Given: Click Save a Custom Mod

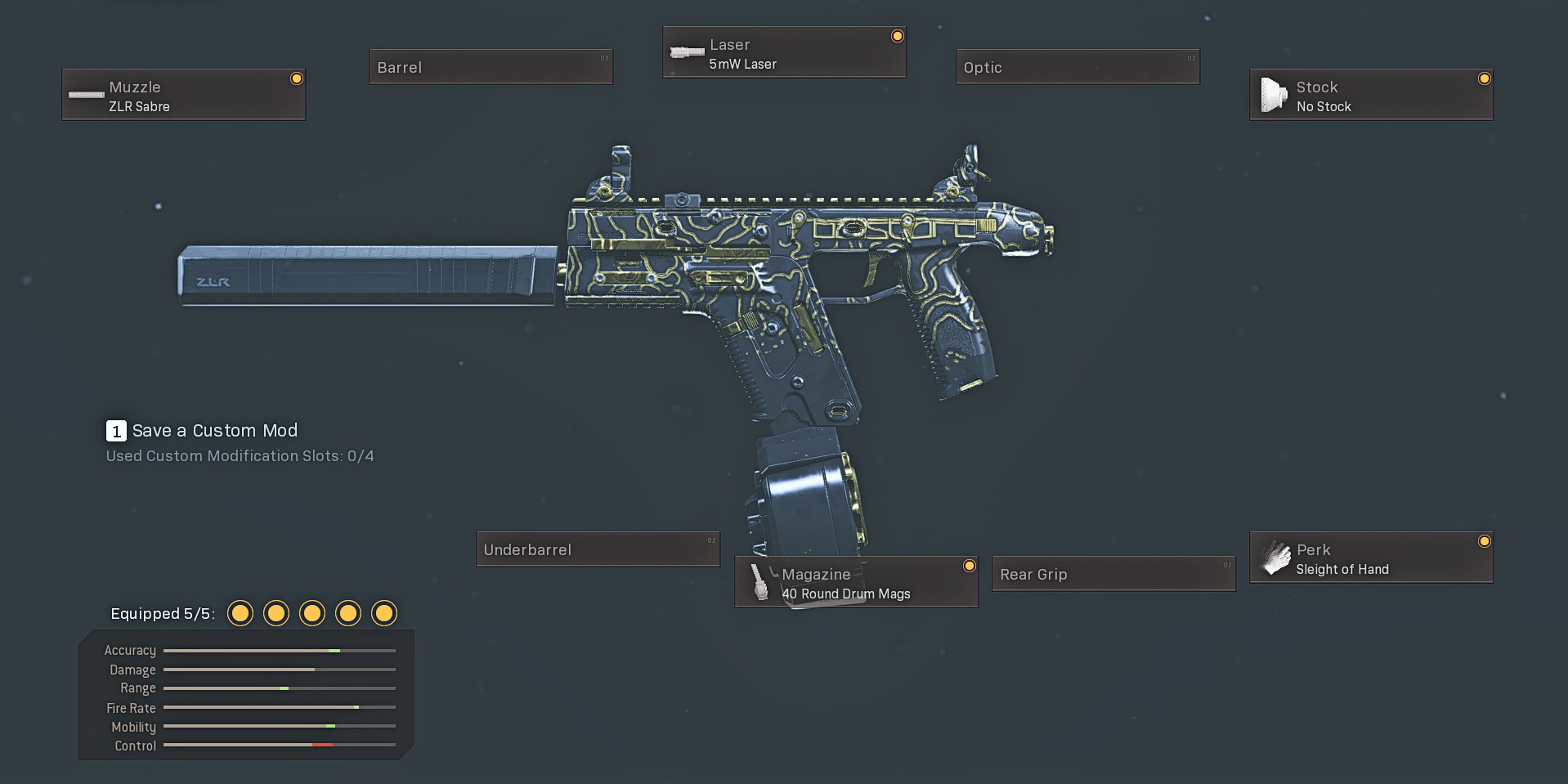Looking at the screenshot, I should pyautogui.click(x=214, y=431).
